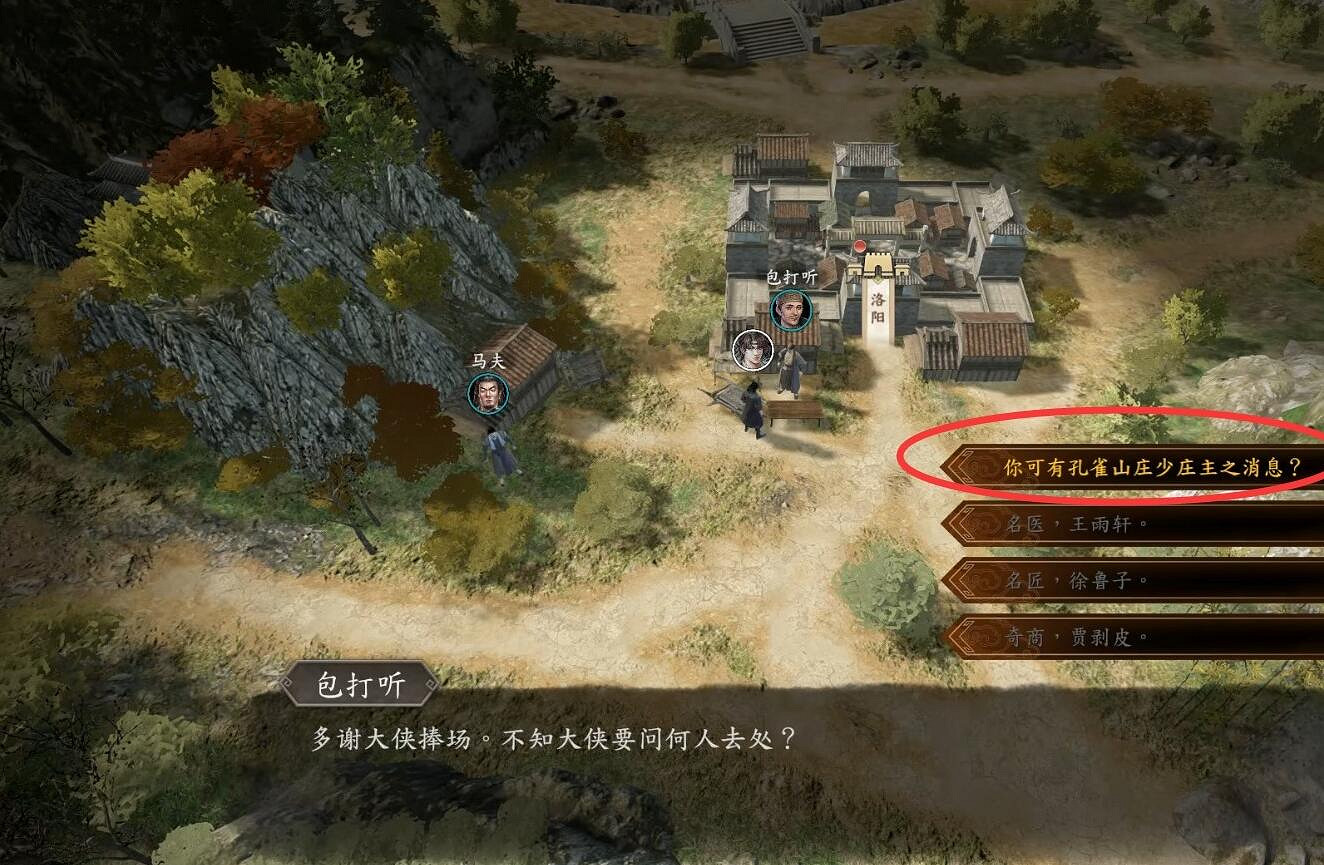
Task: Click the red orb above the 洛阳 gate
Action: click(859, 245)
